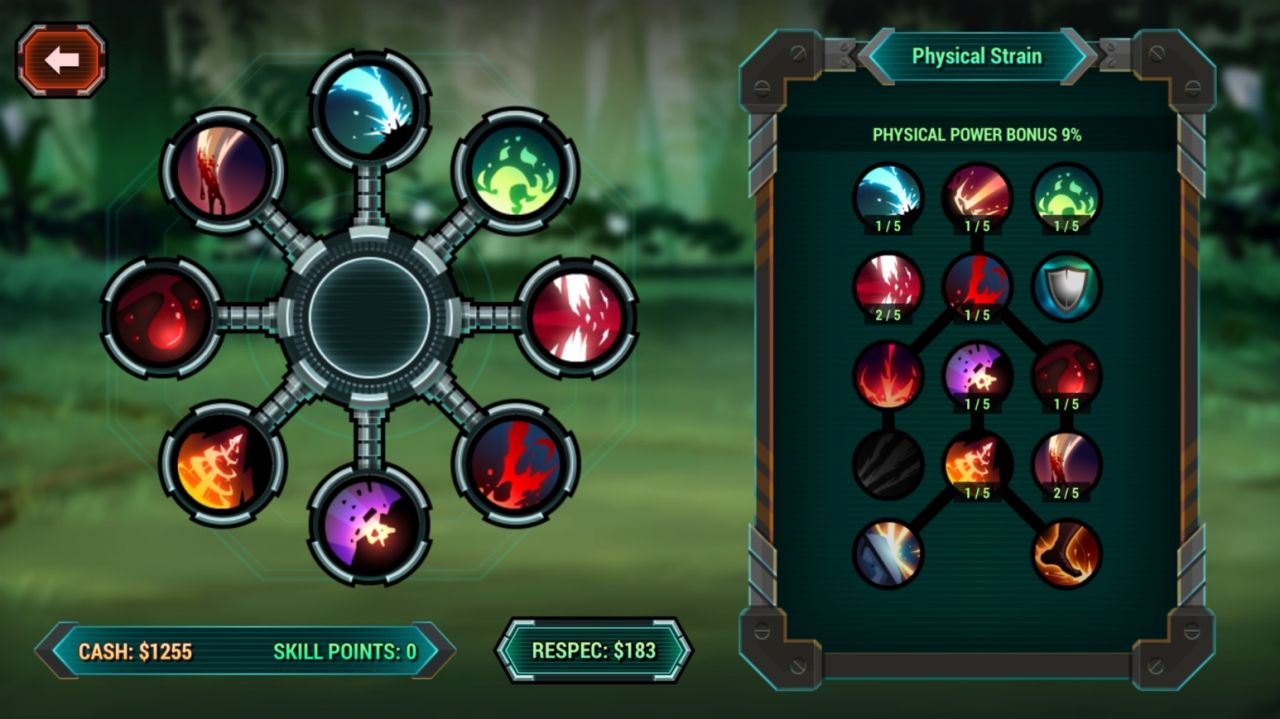Select the shield skill in the tree
This screenshot has width=1280, height=719.
pos(1066,287)
